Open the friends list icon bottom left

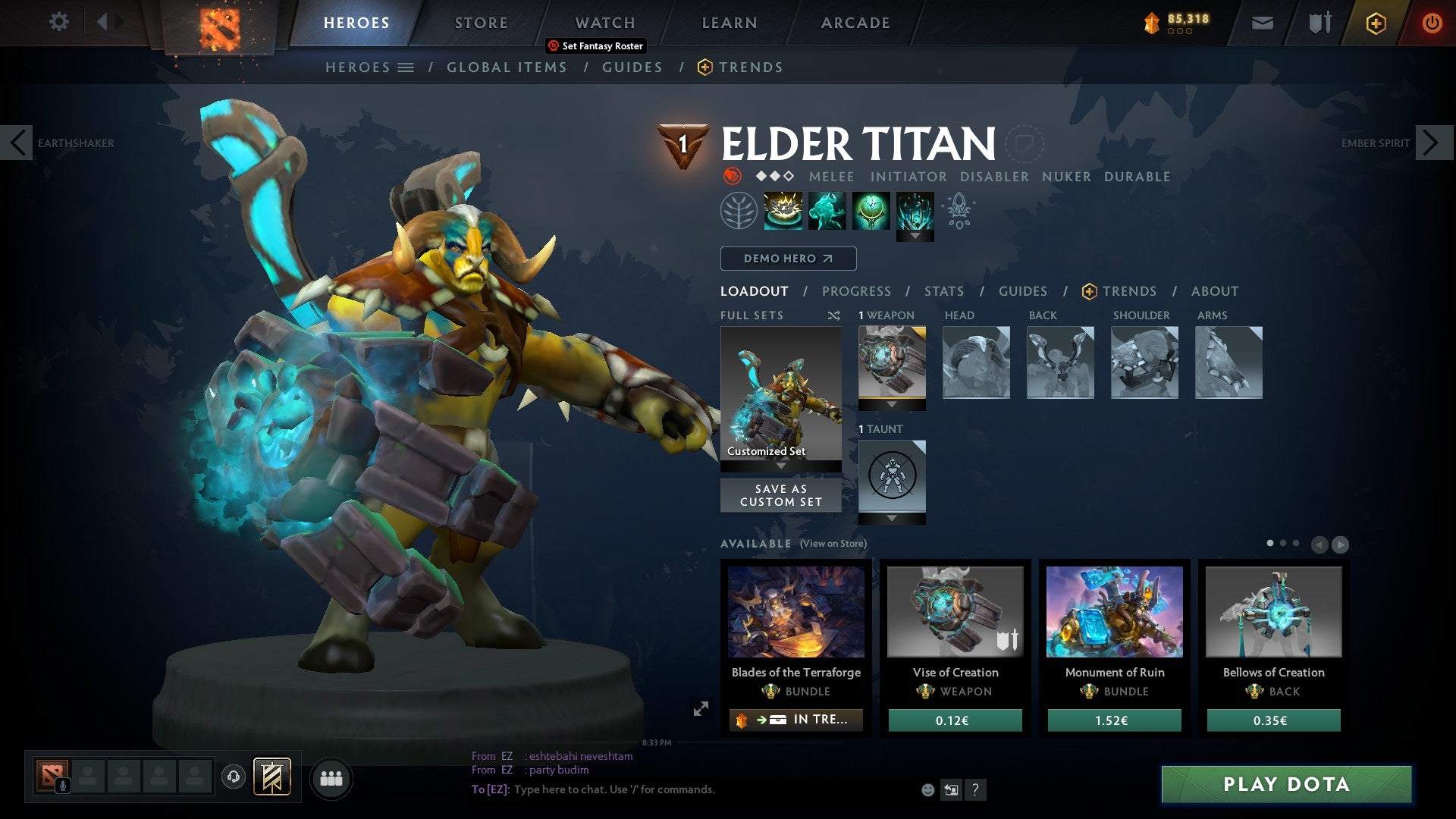coord(331,778)
